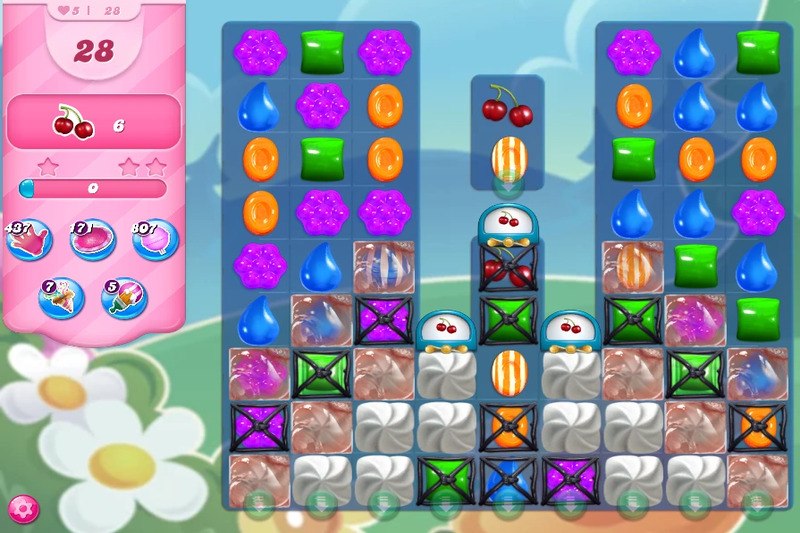Viewport: 800px width, 533px height.
Task: Tap the green candy in the board's top-right corner
Action: [x=758, y=52]
